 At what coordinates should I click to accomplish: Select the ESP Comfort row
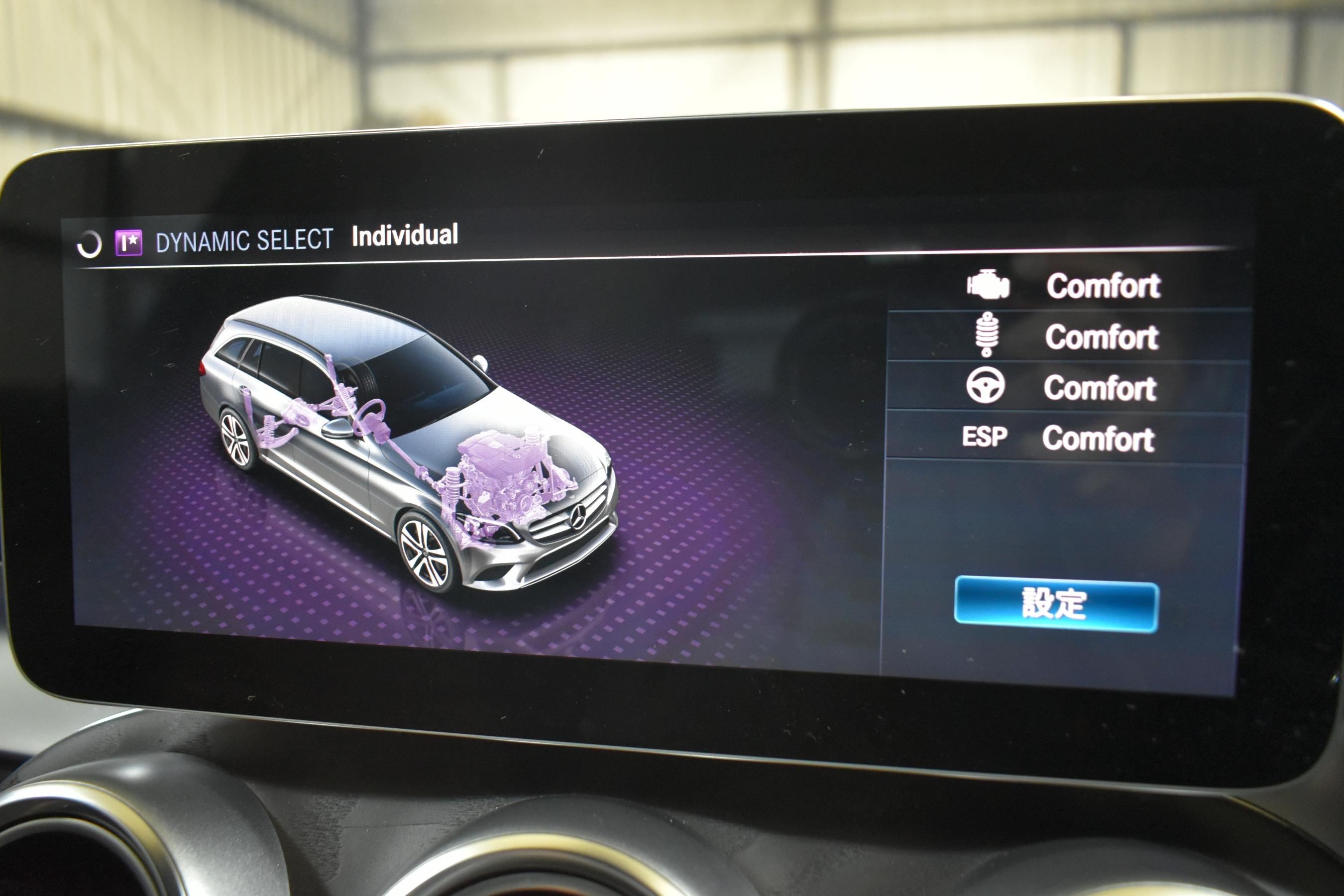[x=1064, y=438]
